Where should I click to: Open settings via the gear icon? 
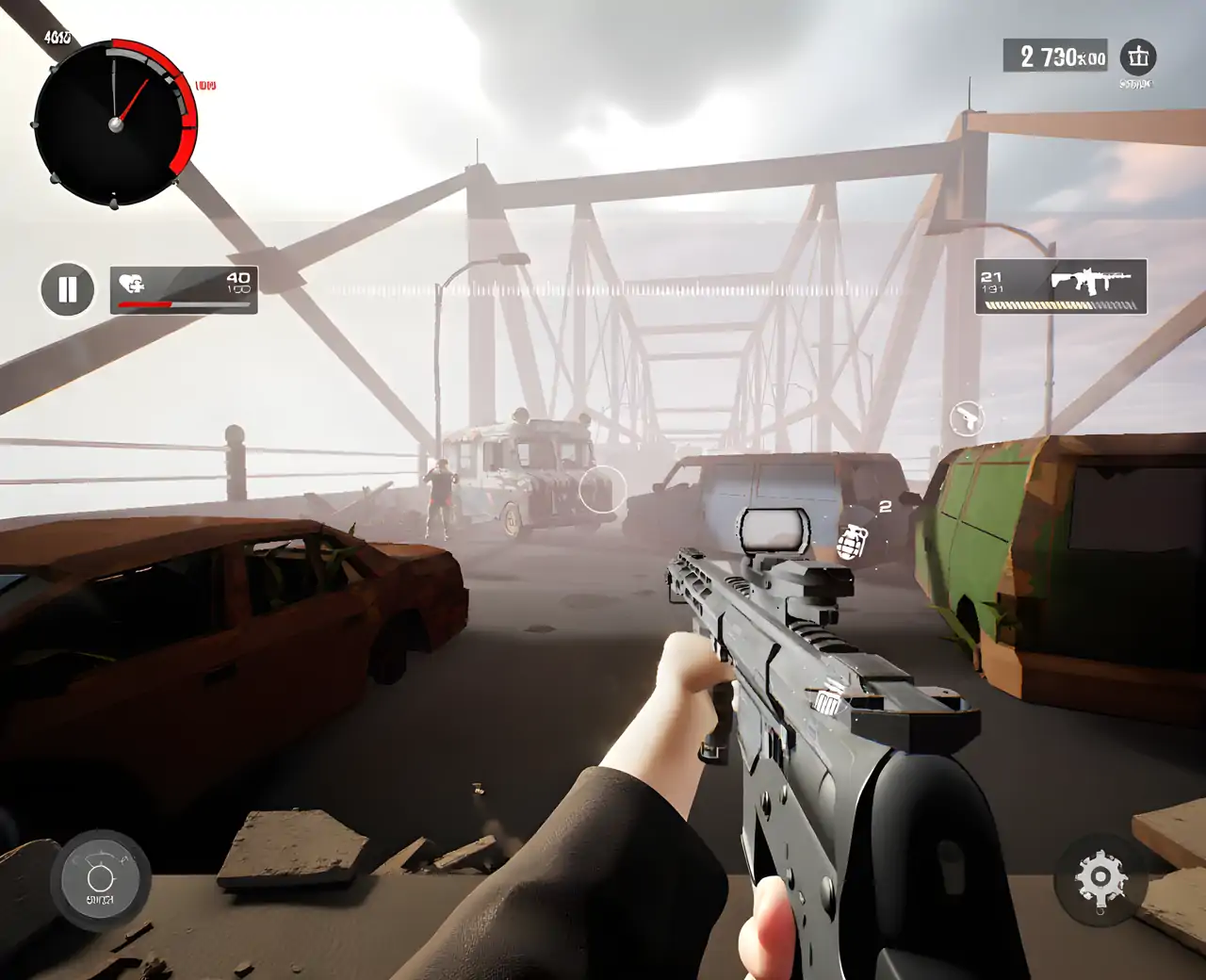coord(1100,878)
